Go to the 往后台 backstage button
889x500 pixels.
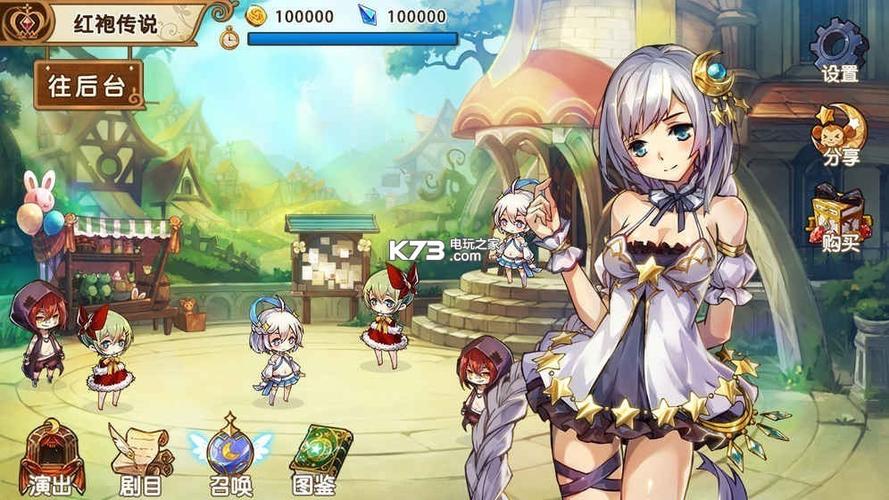coord(88,84)
